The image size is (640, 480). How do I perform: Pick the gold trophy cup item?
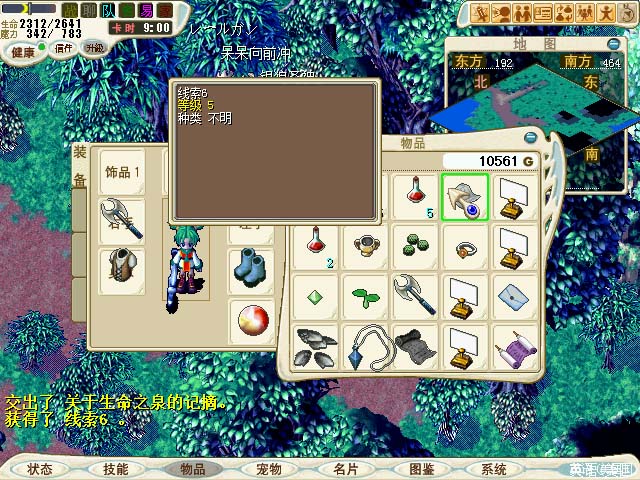[366, 246]
